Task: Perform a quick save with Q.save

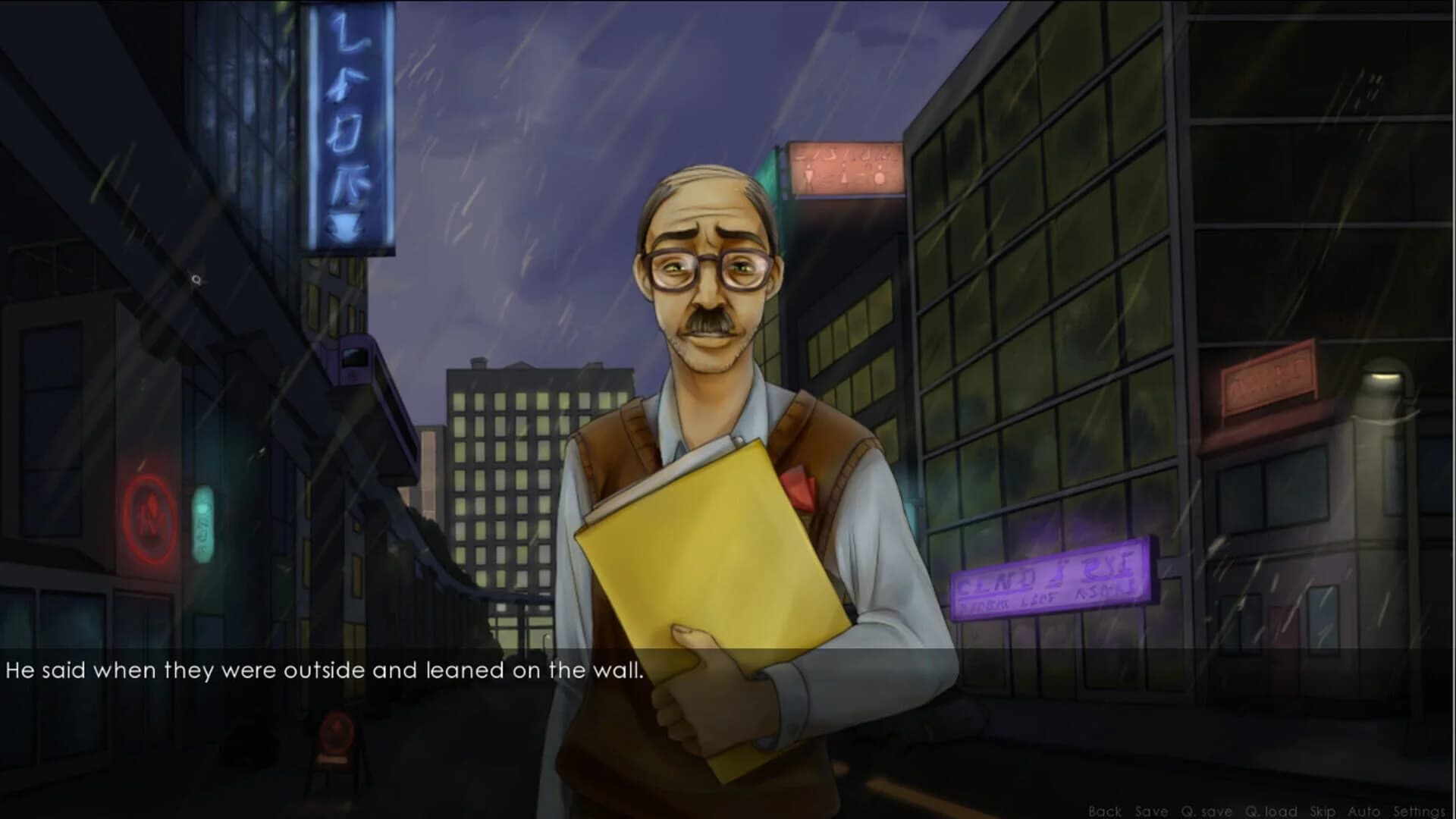Action: tap(1207, 811)
